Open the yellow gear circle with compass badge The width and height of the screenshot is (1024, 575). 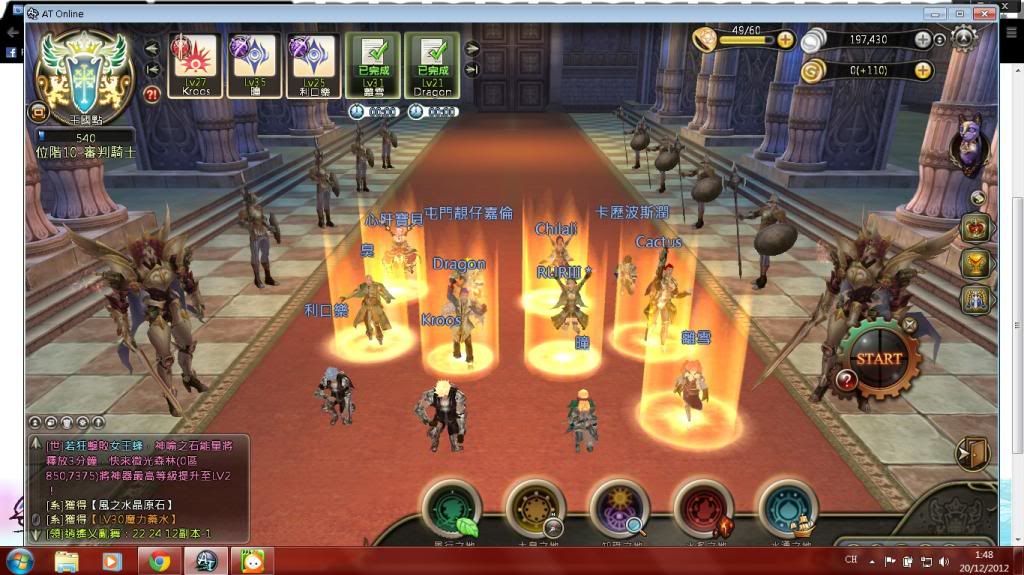point(536,508)
